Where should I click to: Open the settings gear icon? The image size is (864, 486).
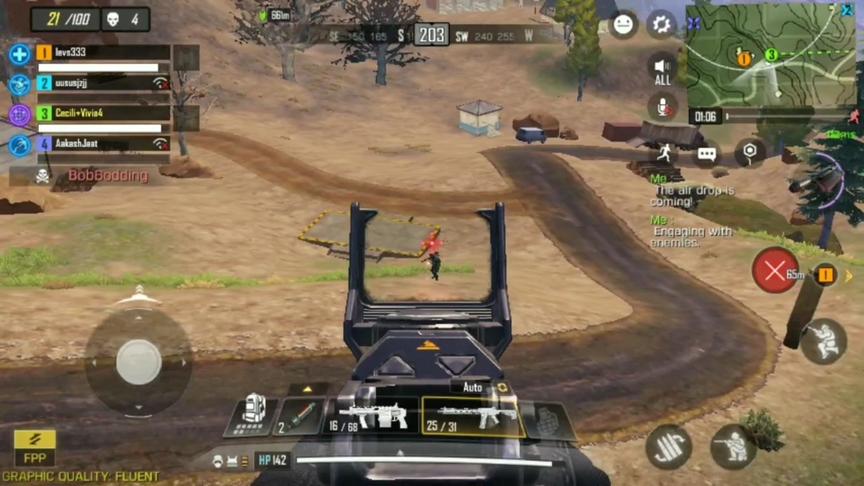[661, 24]
